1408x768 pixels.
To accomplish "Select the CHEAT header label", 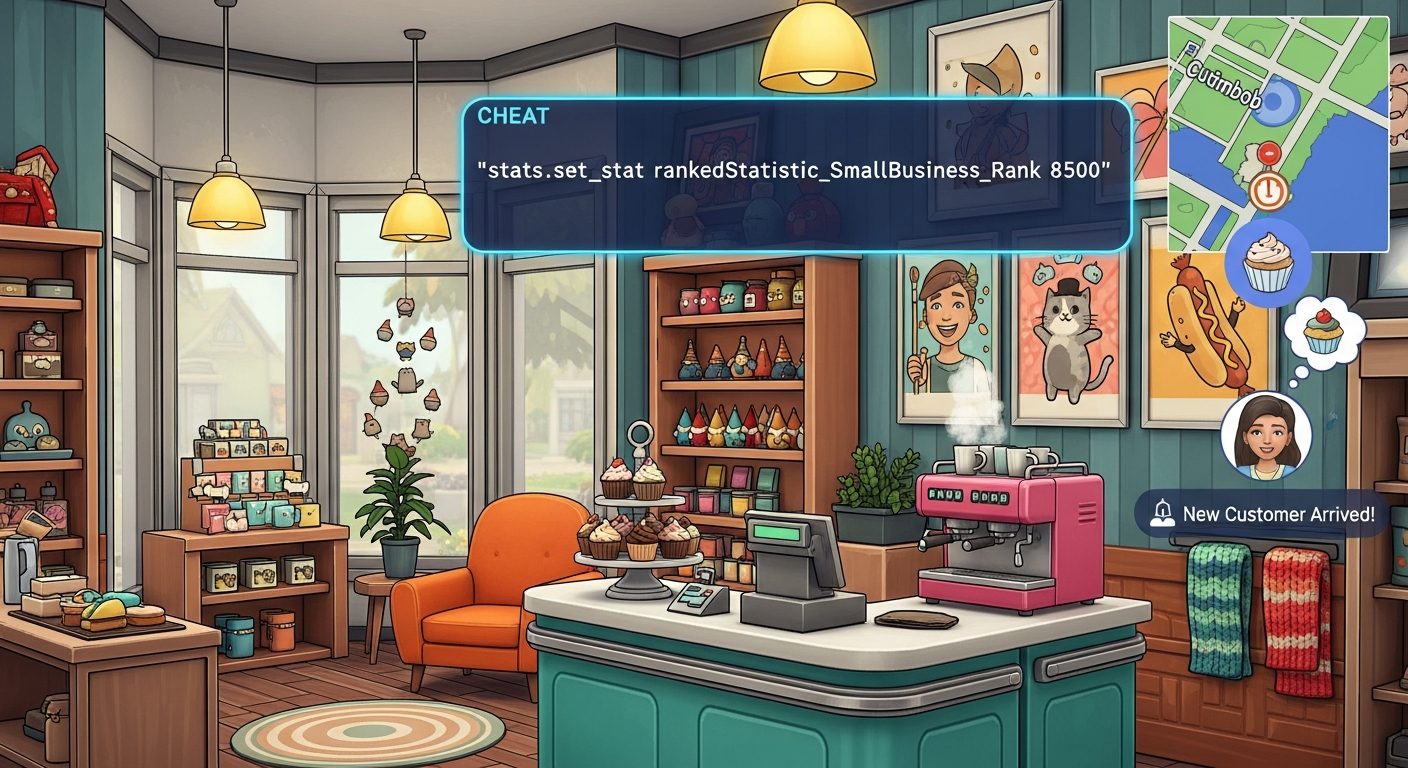I will tap(513, 116).
